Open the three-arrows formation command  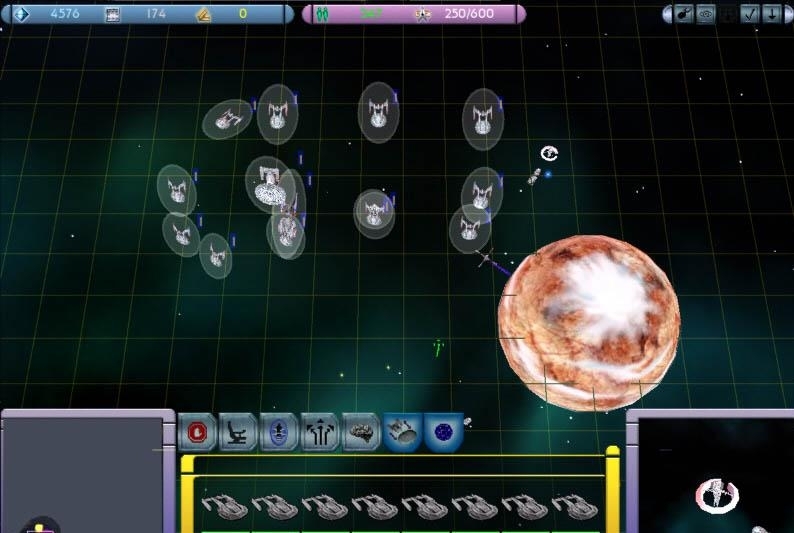[x=320, y=432]
